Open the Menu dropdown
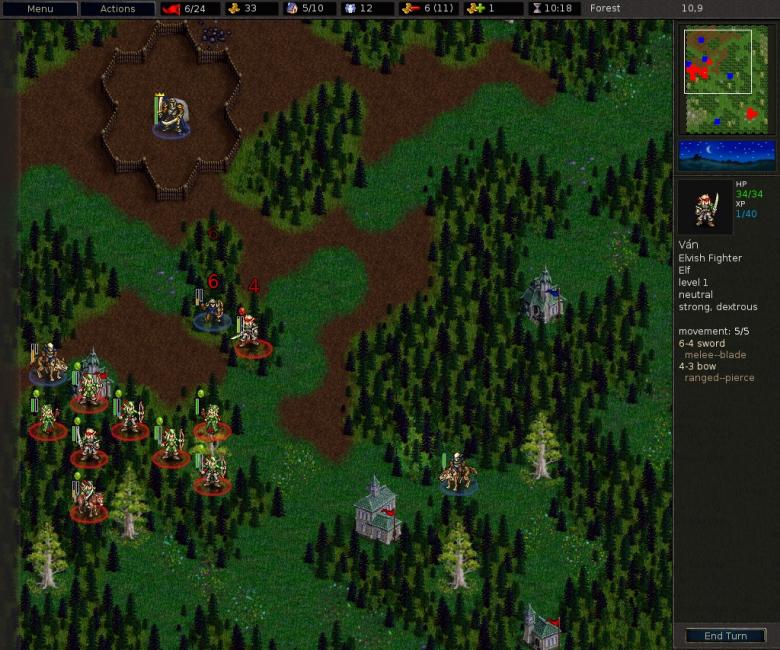The height and width of the screenshot is (650, 780). (x=40, y=8)
